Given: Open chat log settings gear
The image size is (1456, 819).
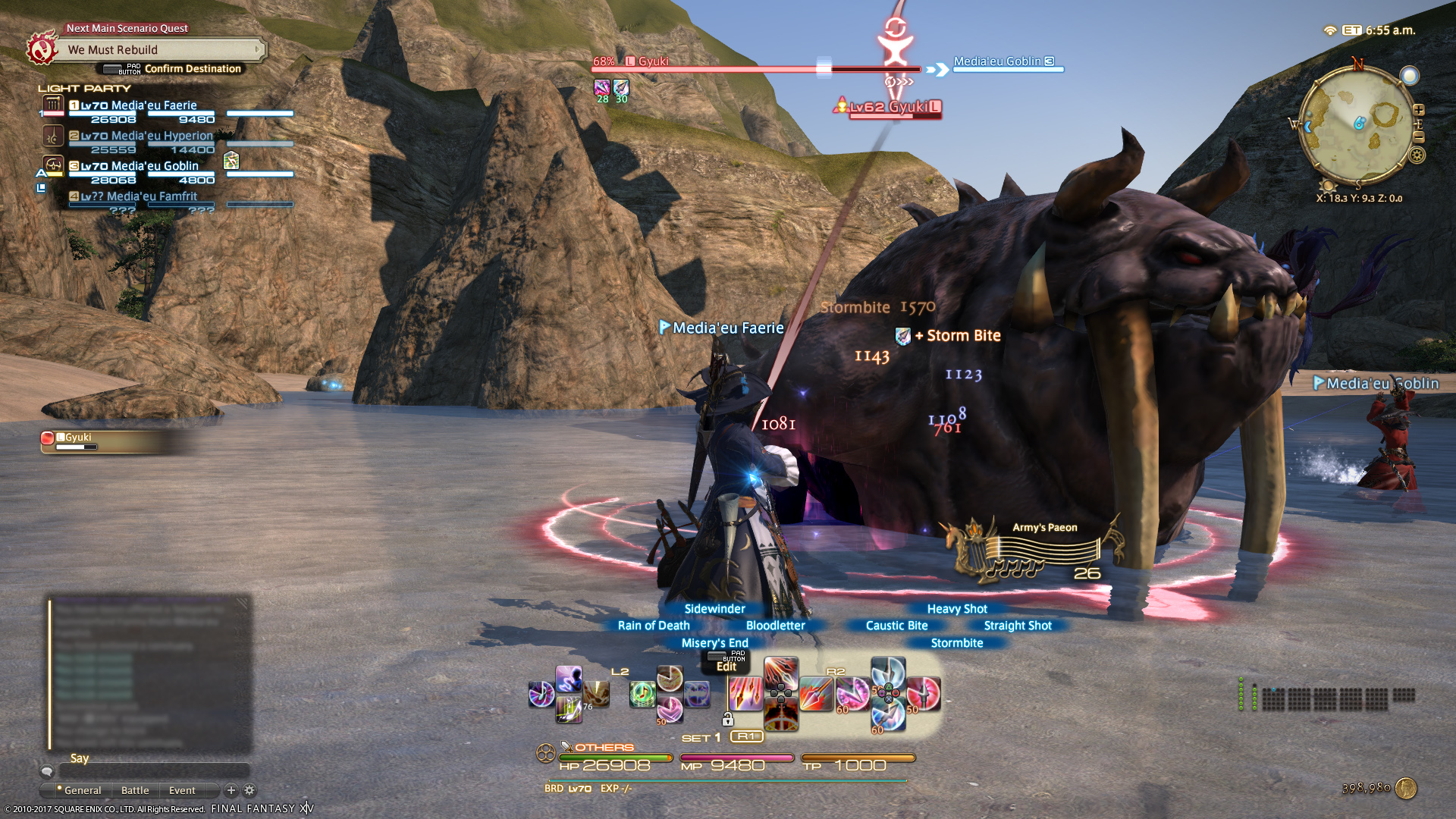Looking at the screenshot, I should click(249, 790).
